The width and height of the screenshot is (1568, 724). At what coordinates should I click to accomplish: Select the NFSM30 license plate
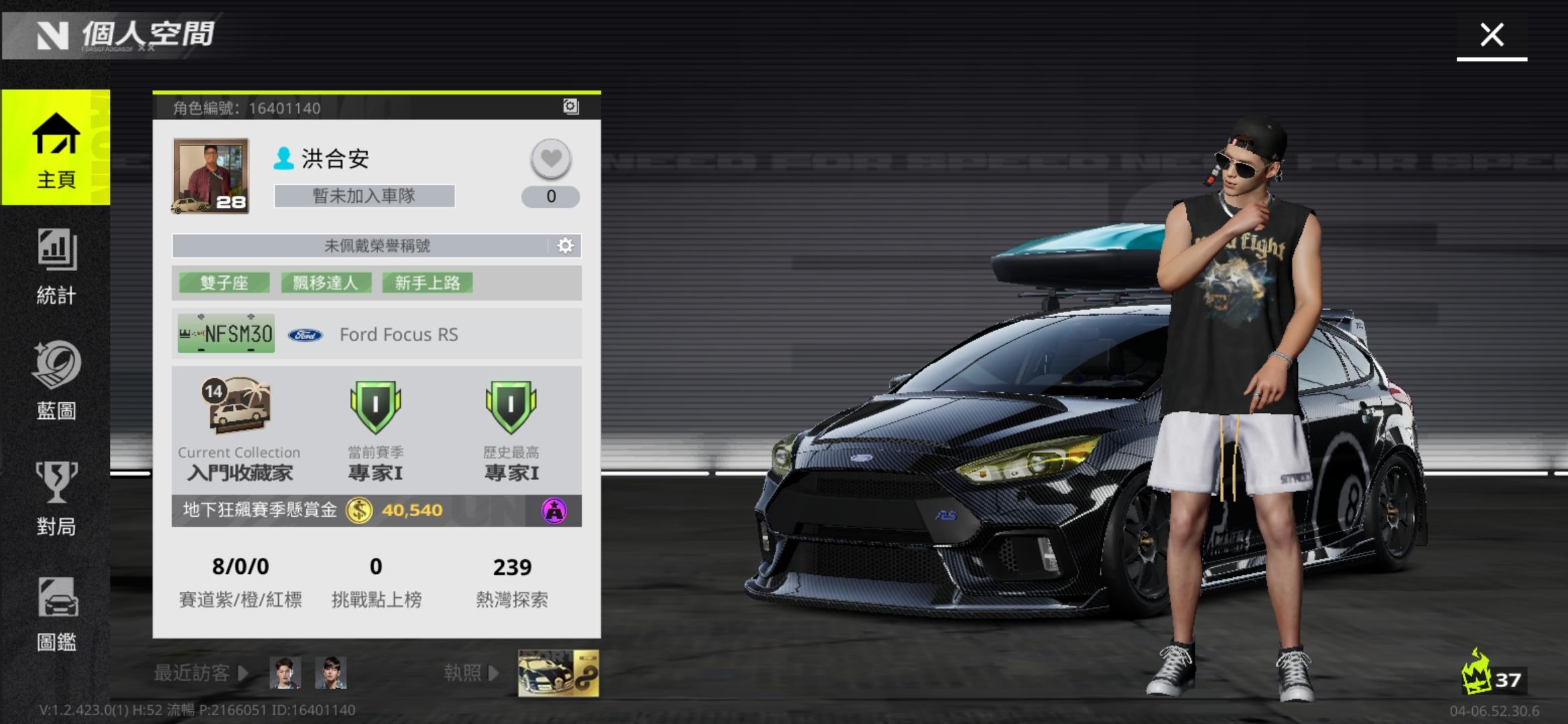pyautogui.click(x=226, y=333)
